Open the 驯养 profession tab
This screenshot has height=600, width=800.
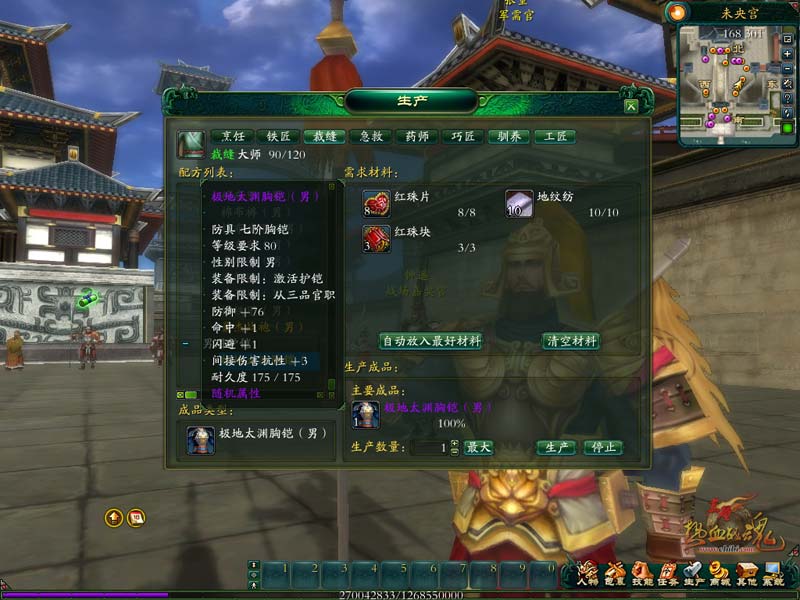click(x=508, y=137)
